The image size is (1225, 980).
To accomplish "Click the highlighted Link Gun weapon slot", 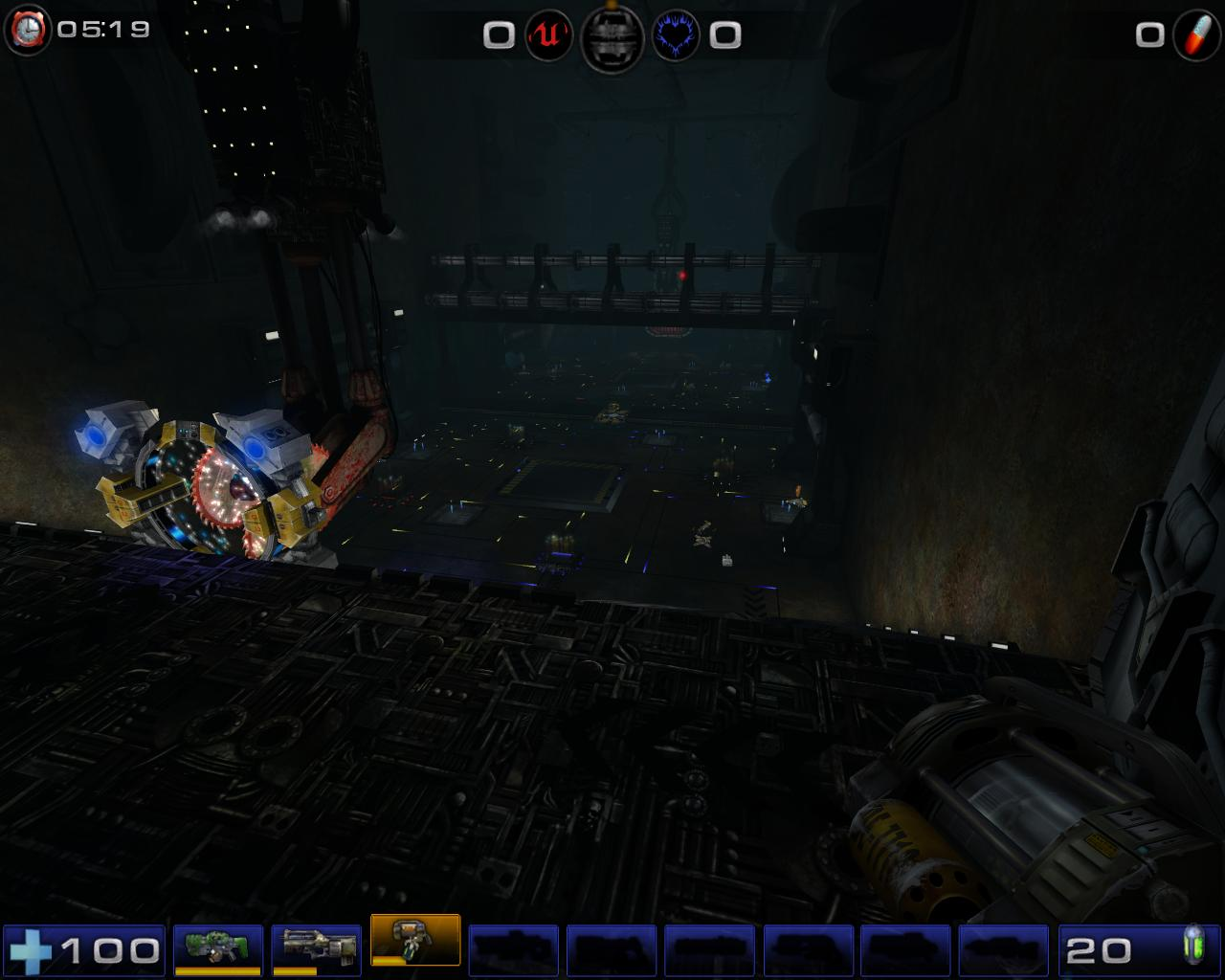I will [414, 947].
